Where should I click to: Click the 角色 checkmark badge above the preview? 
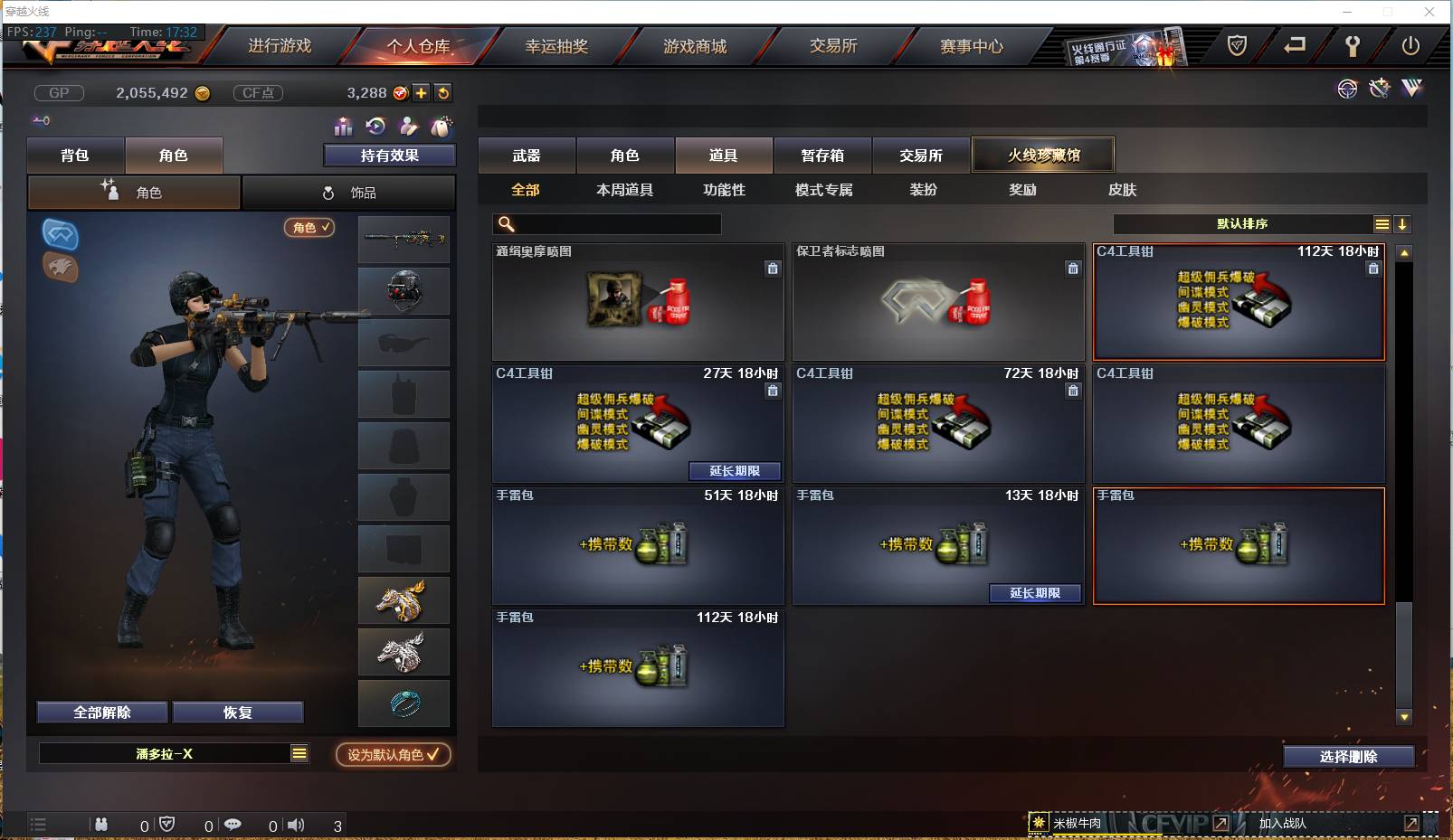(309, 228)
